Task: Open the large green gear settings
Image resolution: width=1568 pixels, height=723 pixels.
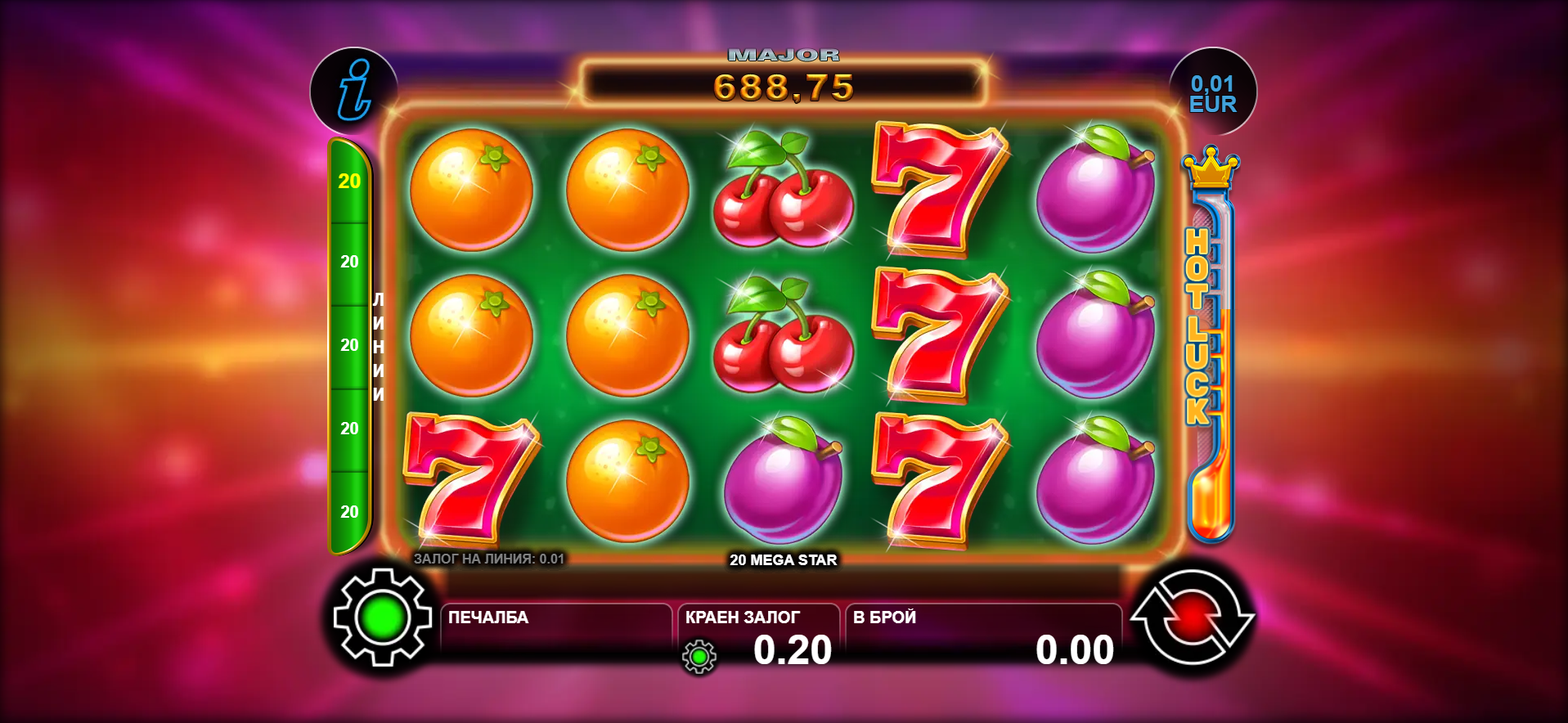Action: point(382,617)
